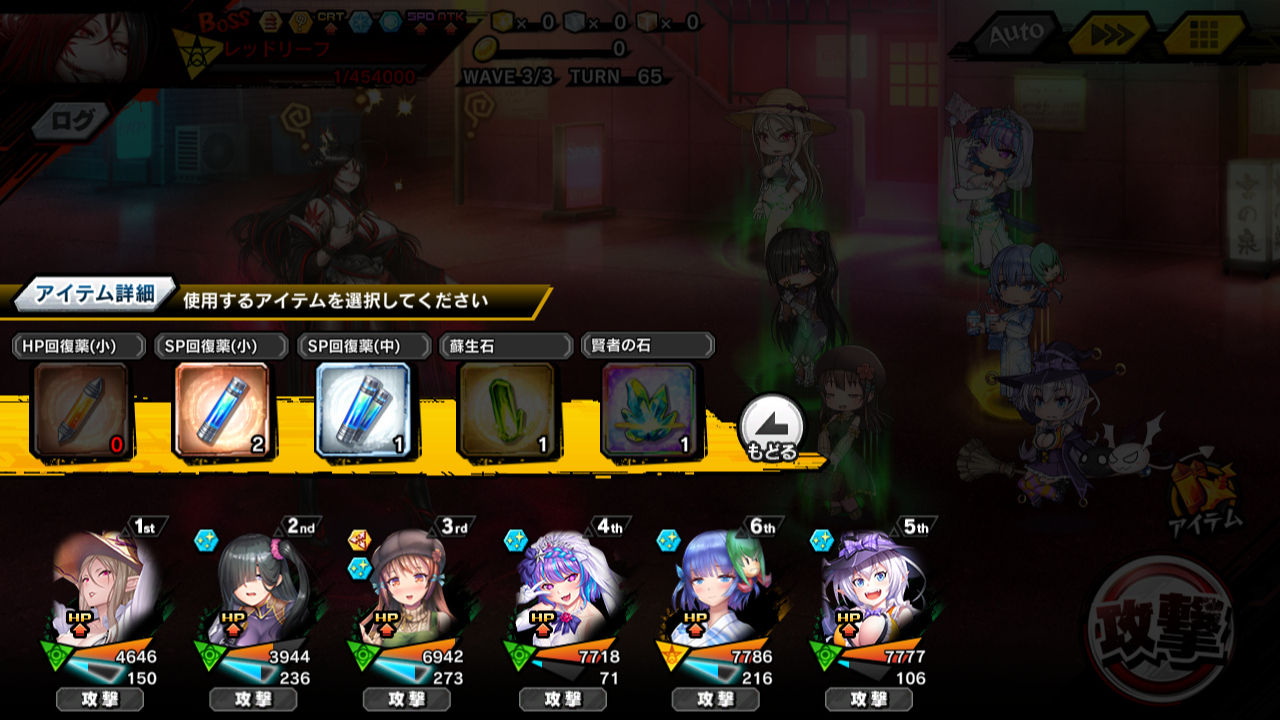Open the アイテム詳細 item details label
The height and width of the screenshot is (720, 1280).
[x=95, y=294]
